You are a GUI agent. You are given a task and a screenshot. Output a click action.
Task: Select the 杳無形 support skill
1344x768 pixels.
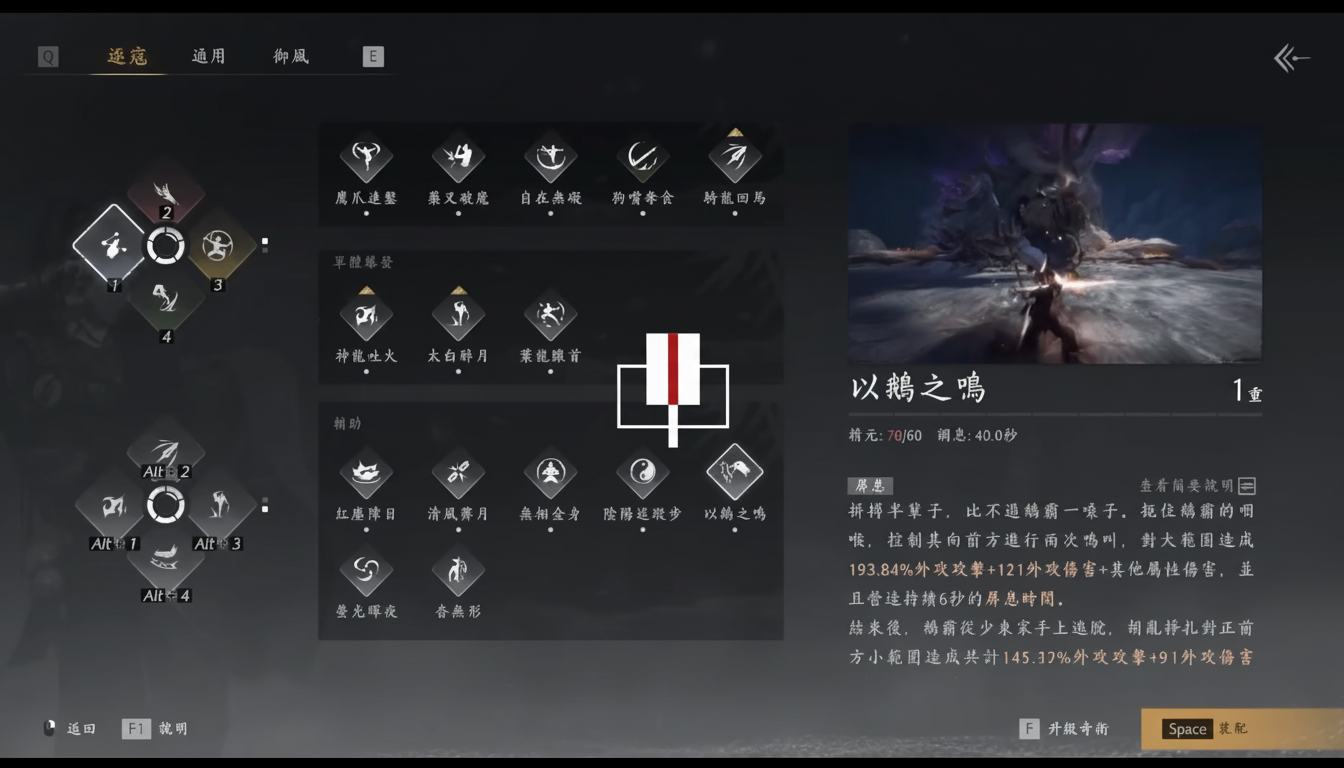tap(457, 573)
